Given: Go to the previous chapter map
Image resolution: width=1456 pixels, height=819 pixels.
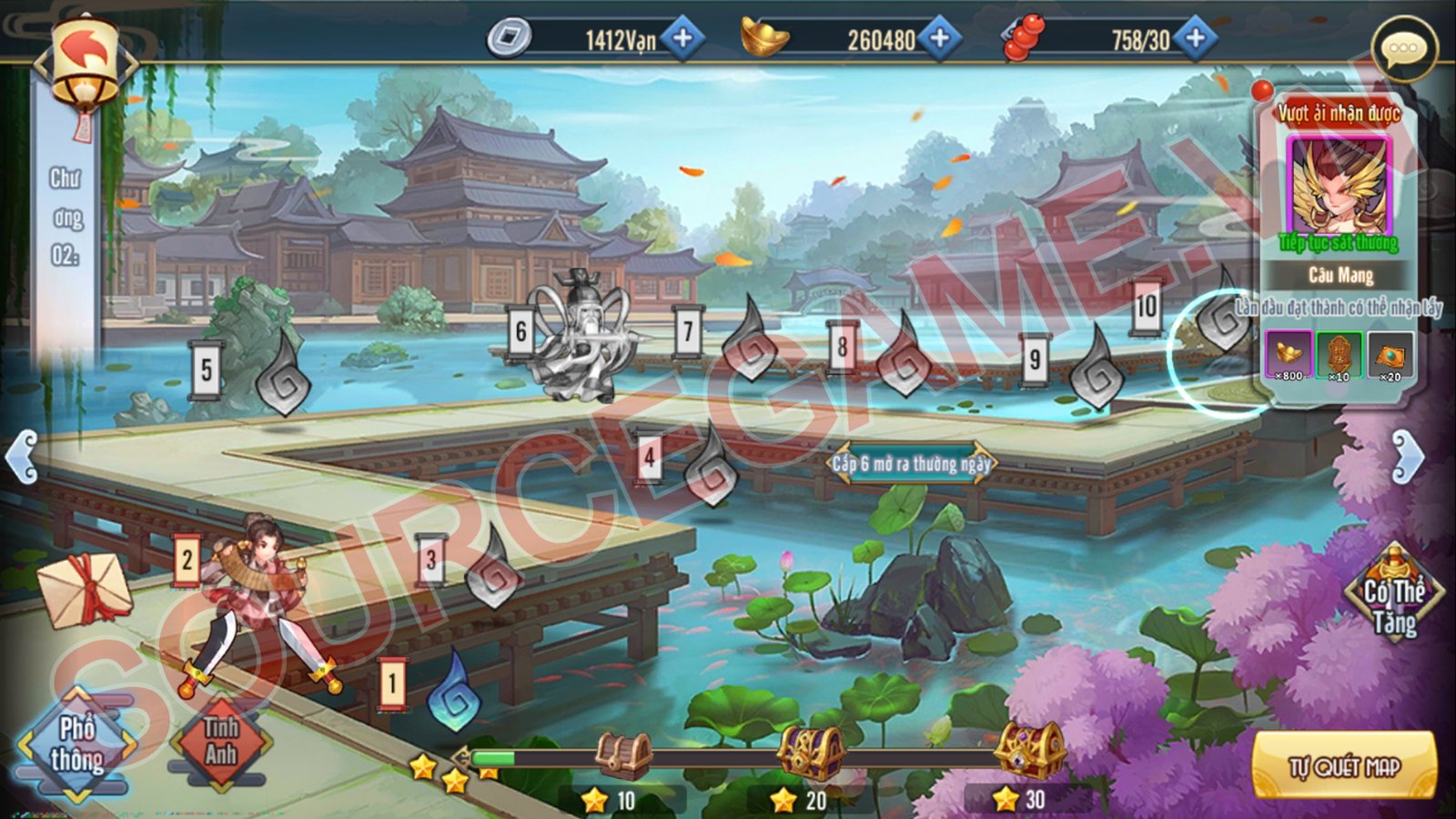Looking at the screenshot, I should [x=22, y=456].
